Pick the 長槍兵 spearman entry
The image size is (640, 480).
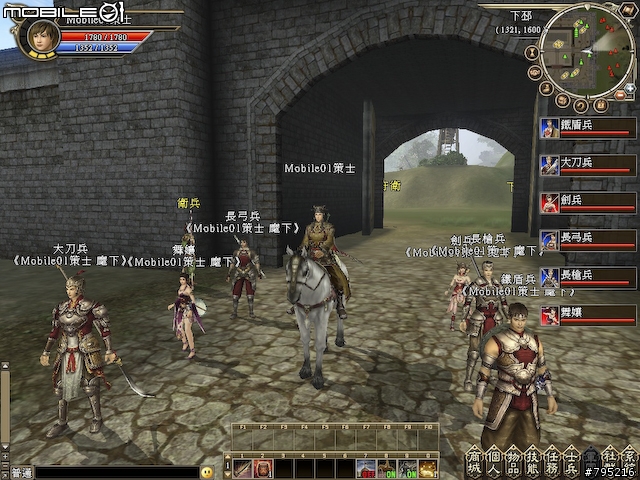pyautogui.click(x=586, y=278)
